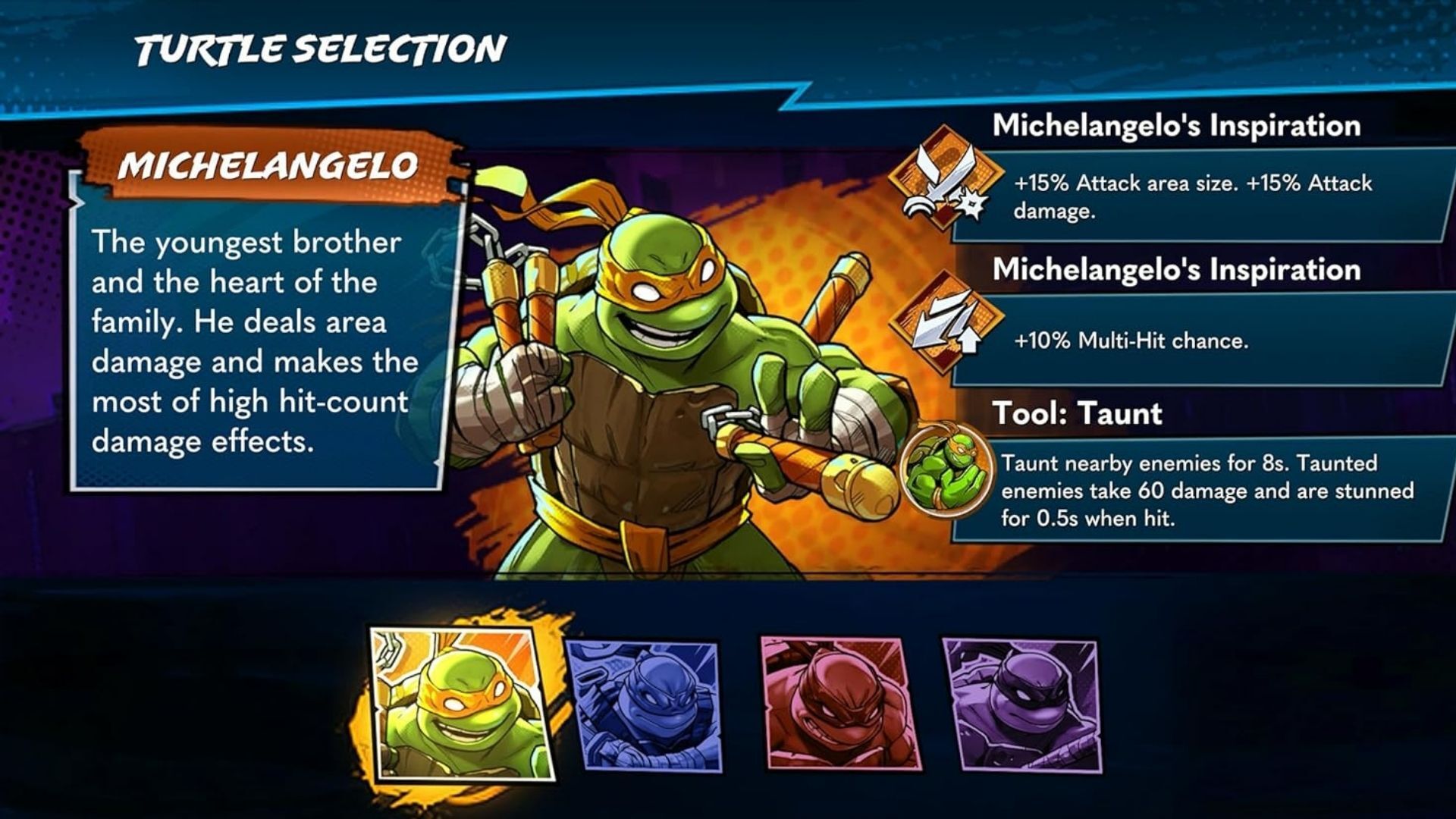Toggle the second Michelangelo's Inspiration perk
Viewport: 1456px width, 819px height.
tap(1175, 269)
